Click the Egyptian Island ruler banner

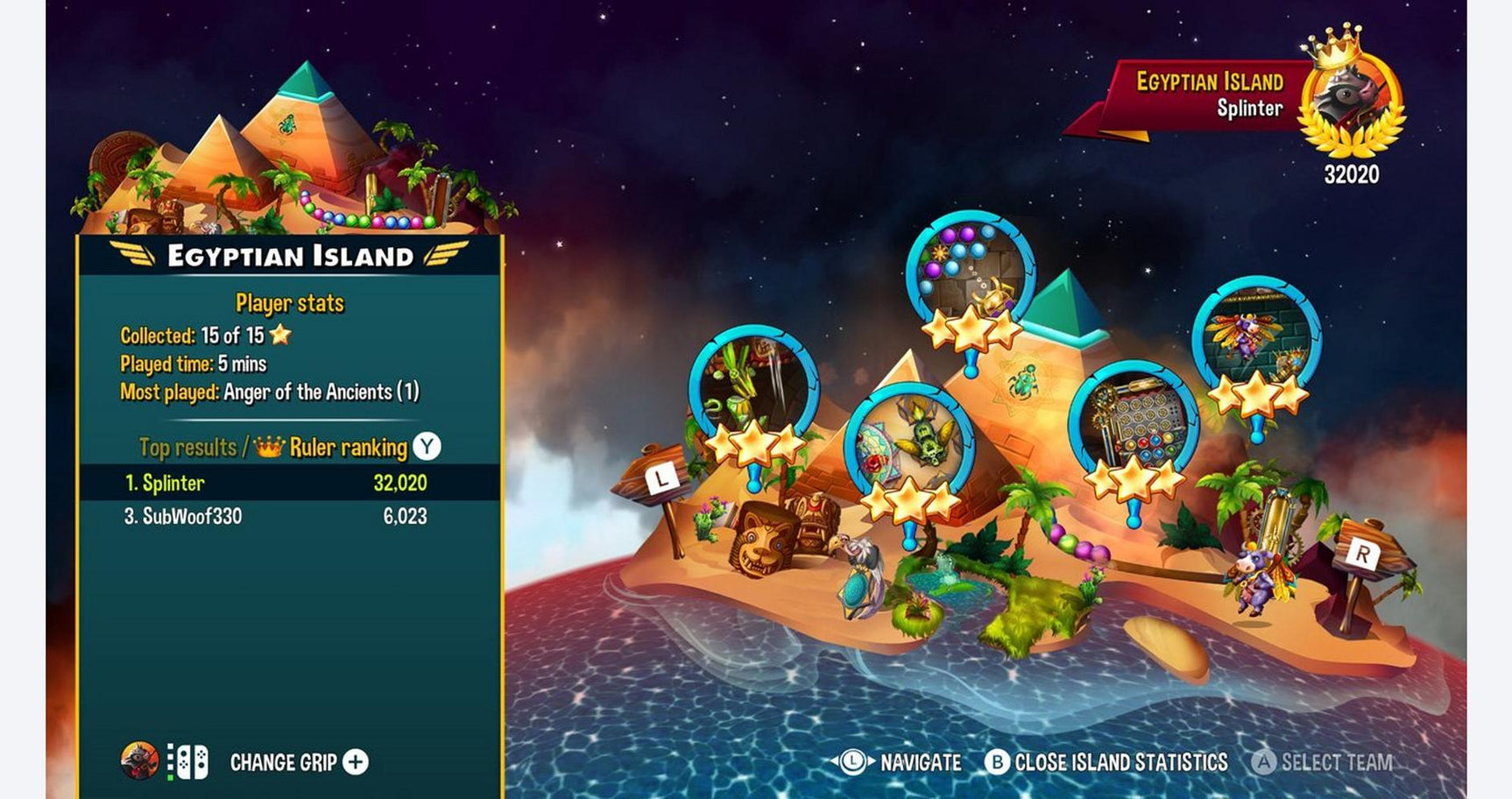[x=1209, y=95]
